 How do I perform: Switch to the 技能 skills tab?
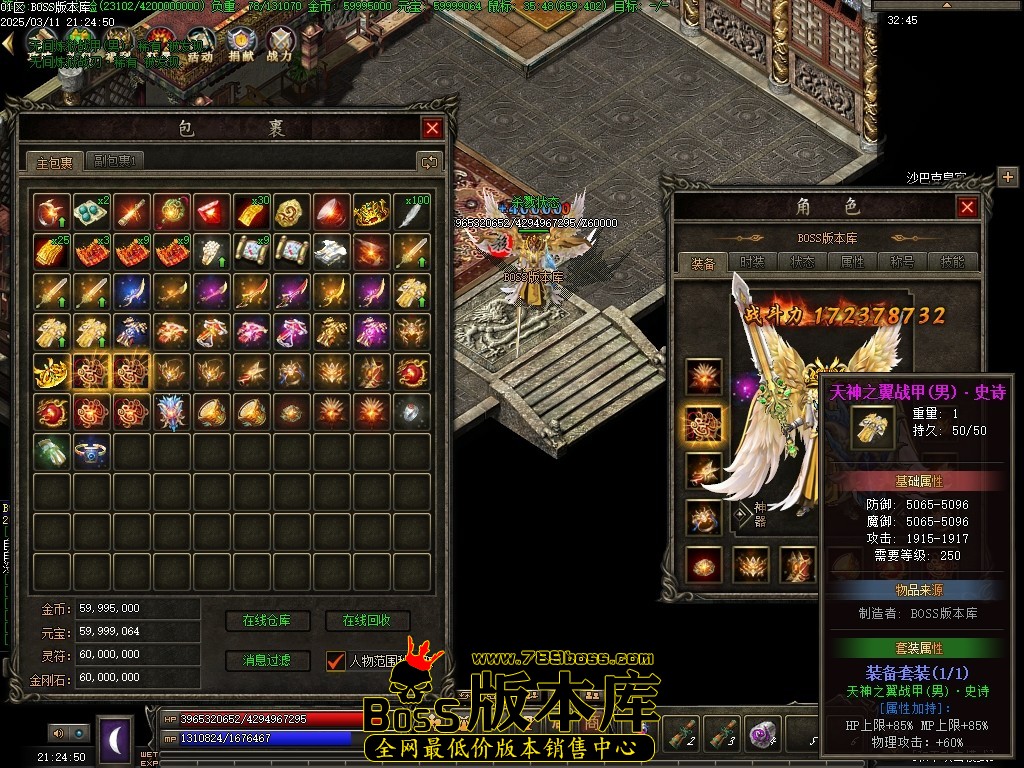(x=952, y=262)
